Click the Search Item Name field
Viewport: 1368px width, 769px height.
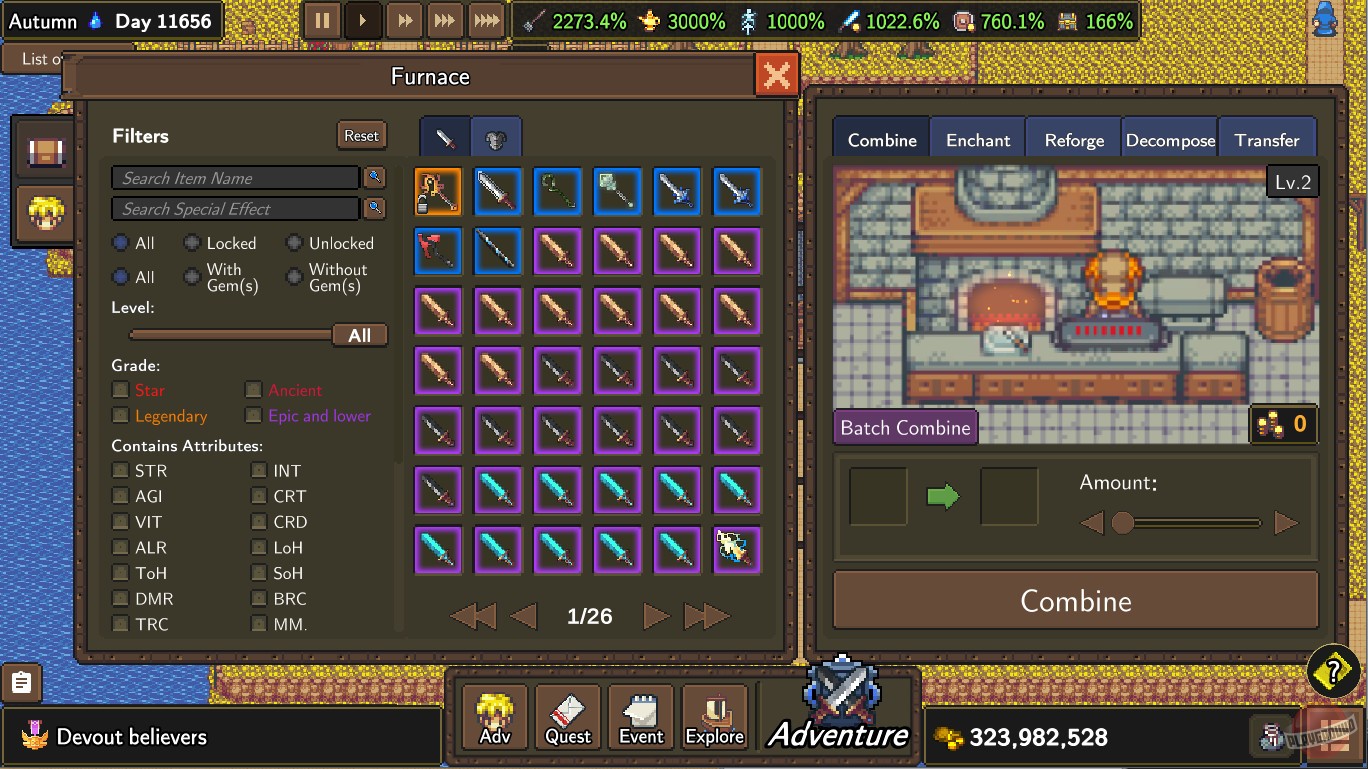point(235,177)
